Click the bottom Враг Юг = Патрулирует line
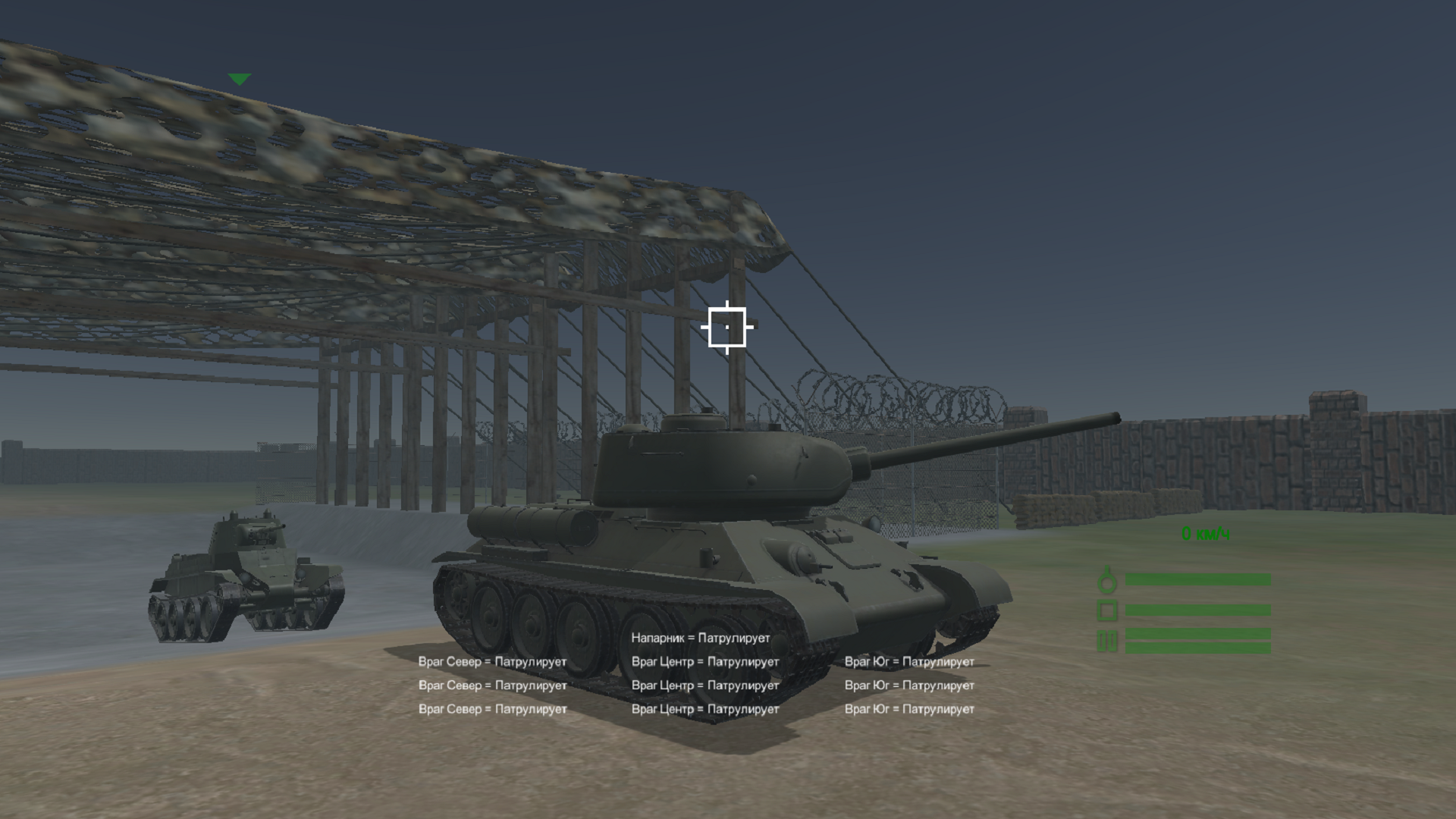This screenshot has height=819, width=1456. coord(909,709)
